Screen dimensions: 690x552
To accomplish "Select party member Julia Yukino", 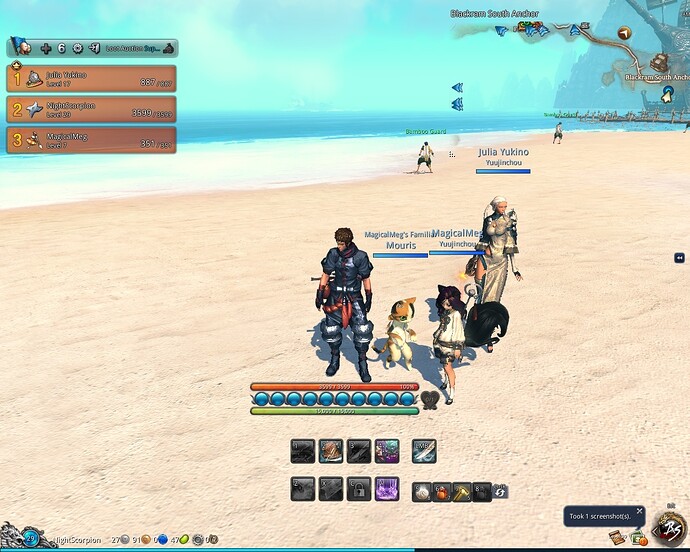I will (91, 78).
